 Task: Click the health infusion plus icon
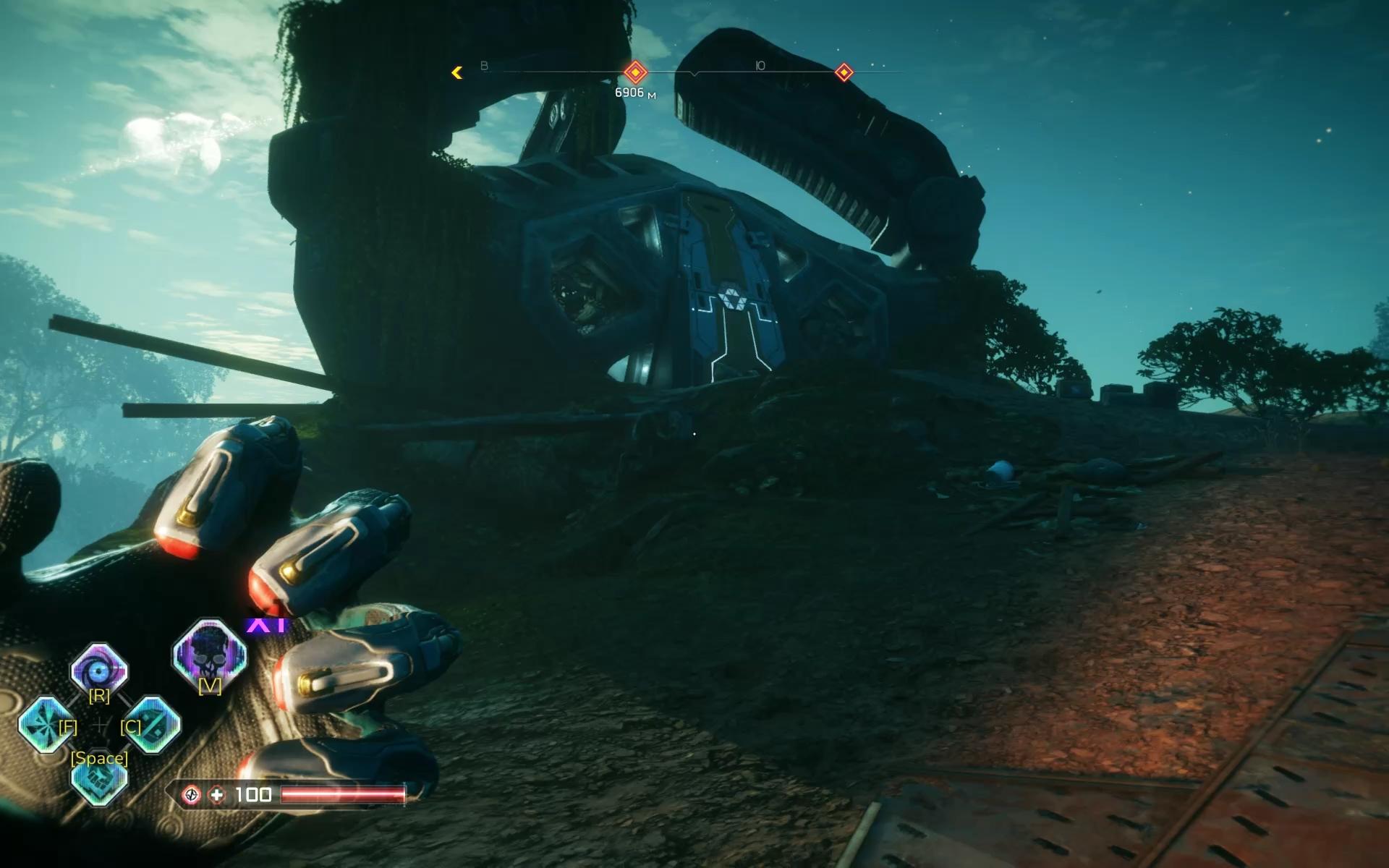[x=216, y=795]
